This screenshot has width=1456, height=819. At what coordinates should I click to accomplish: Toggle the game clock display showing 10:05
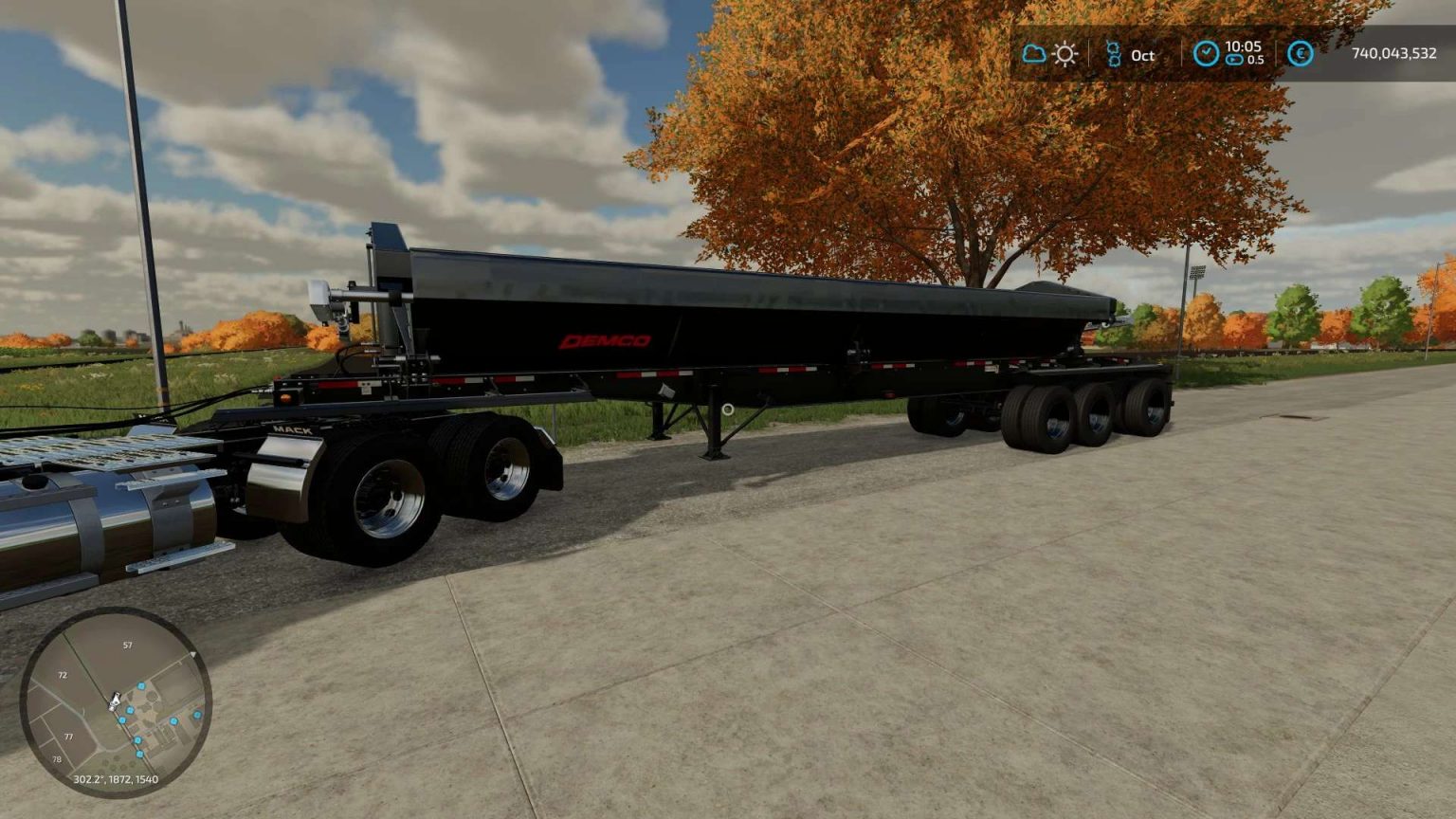[1243, 45]
